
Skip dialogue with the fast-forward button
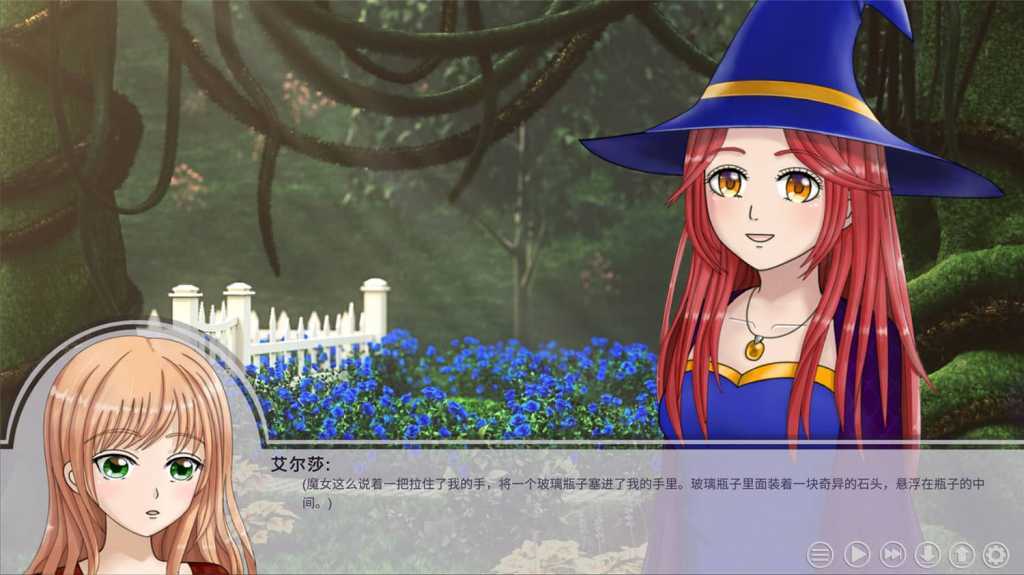[892, 554]
